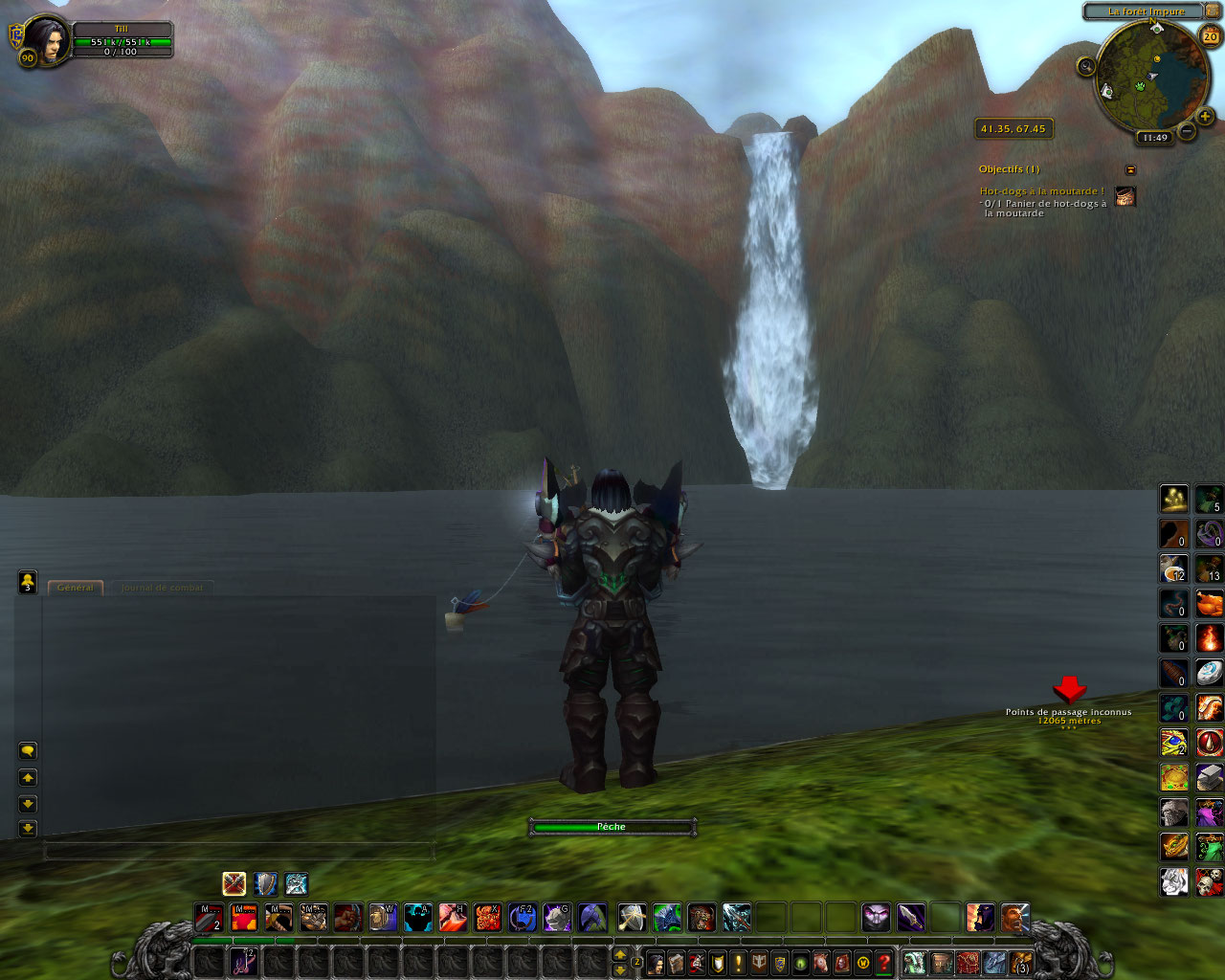Use the fire flame ability icon

[x=1210, y=637]
